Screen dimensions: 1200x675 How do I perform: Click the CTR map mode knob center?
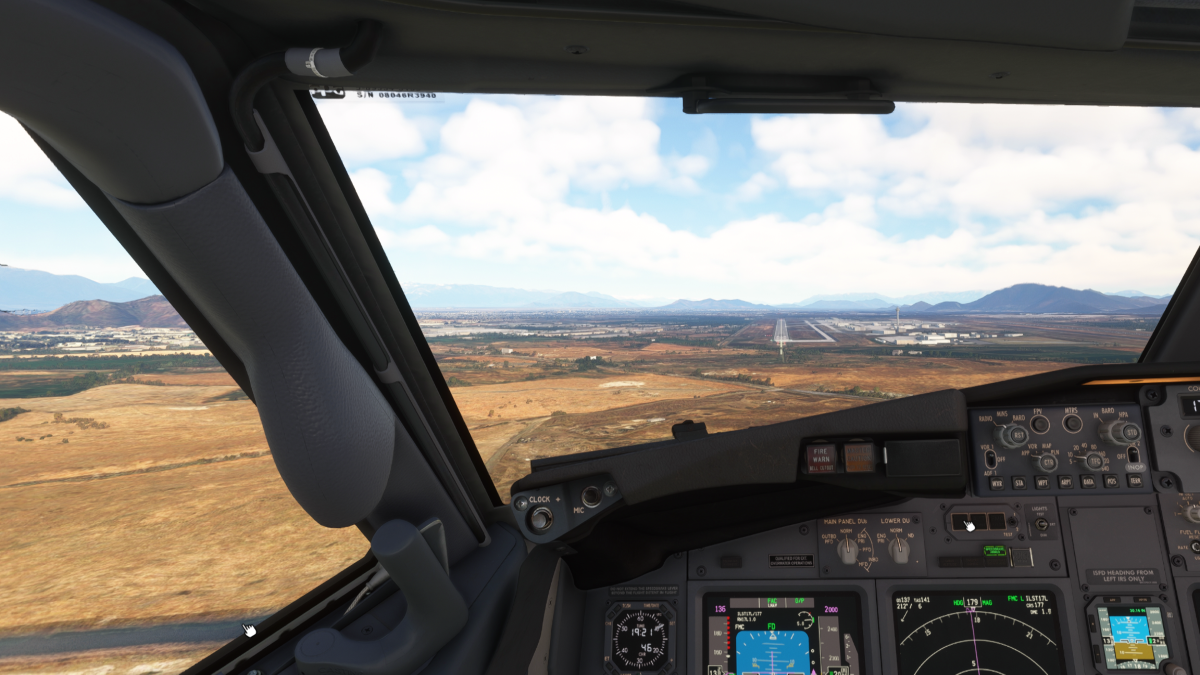[x=1049, y=461]
